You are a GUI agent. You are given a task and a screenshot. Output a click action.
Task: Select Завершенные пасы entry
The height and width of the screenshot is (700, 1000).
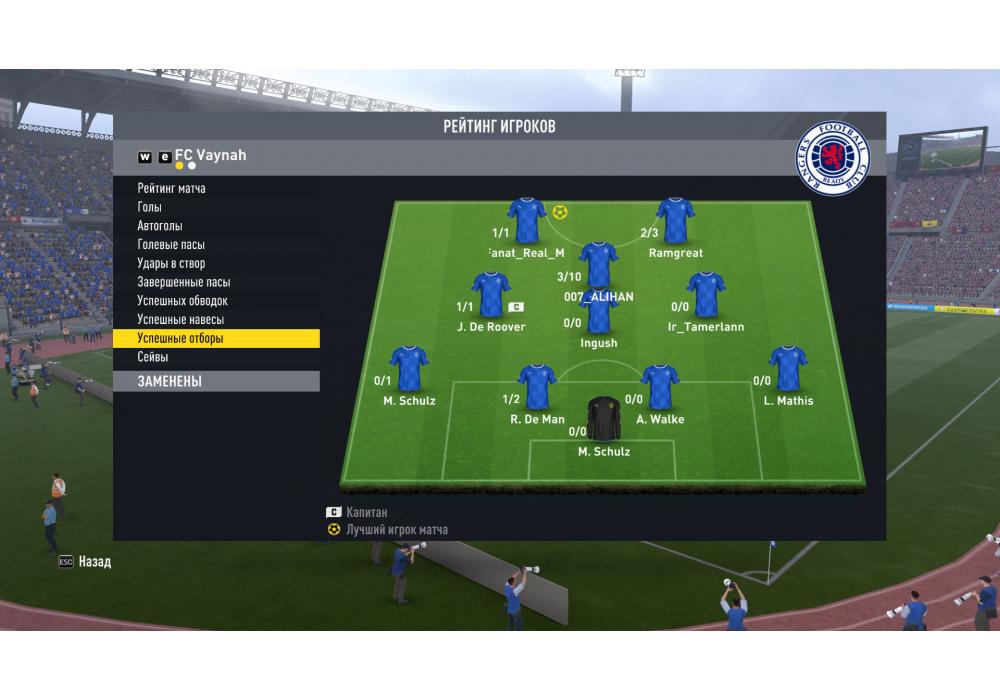tap(183, 282)
